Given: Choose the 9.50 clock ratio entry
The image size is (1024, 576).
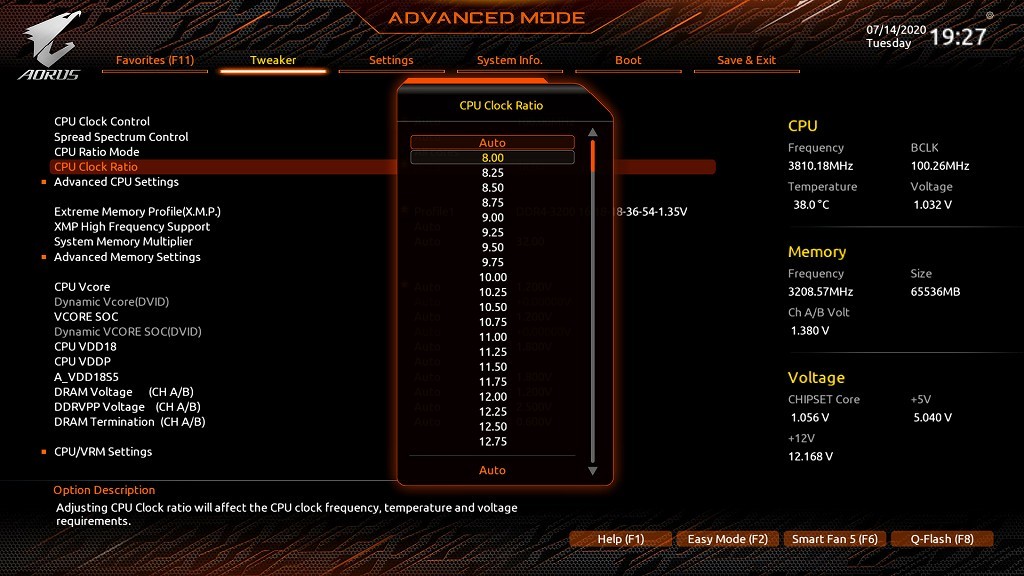Looking at the screenshot, I should point(492,247).
